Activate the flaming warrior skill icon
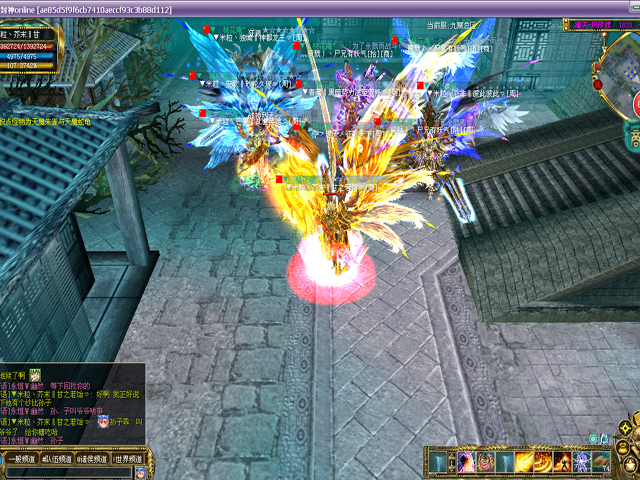 (x=563, y=462)
